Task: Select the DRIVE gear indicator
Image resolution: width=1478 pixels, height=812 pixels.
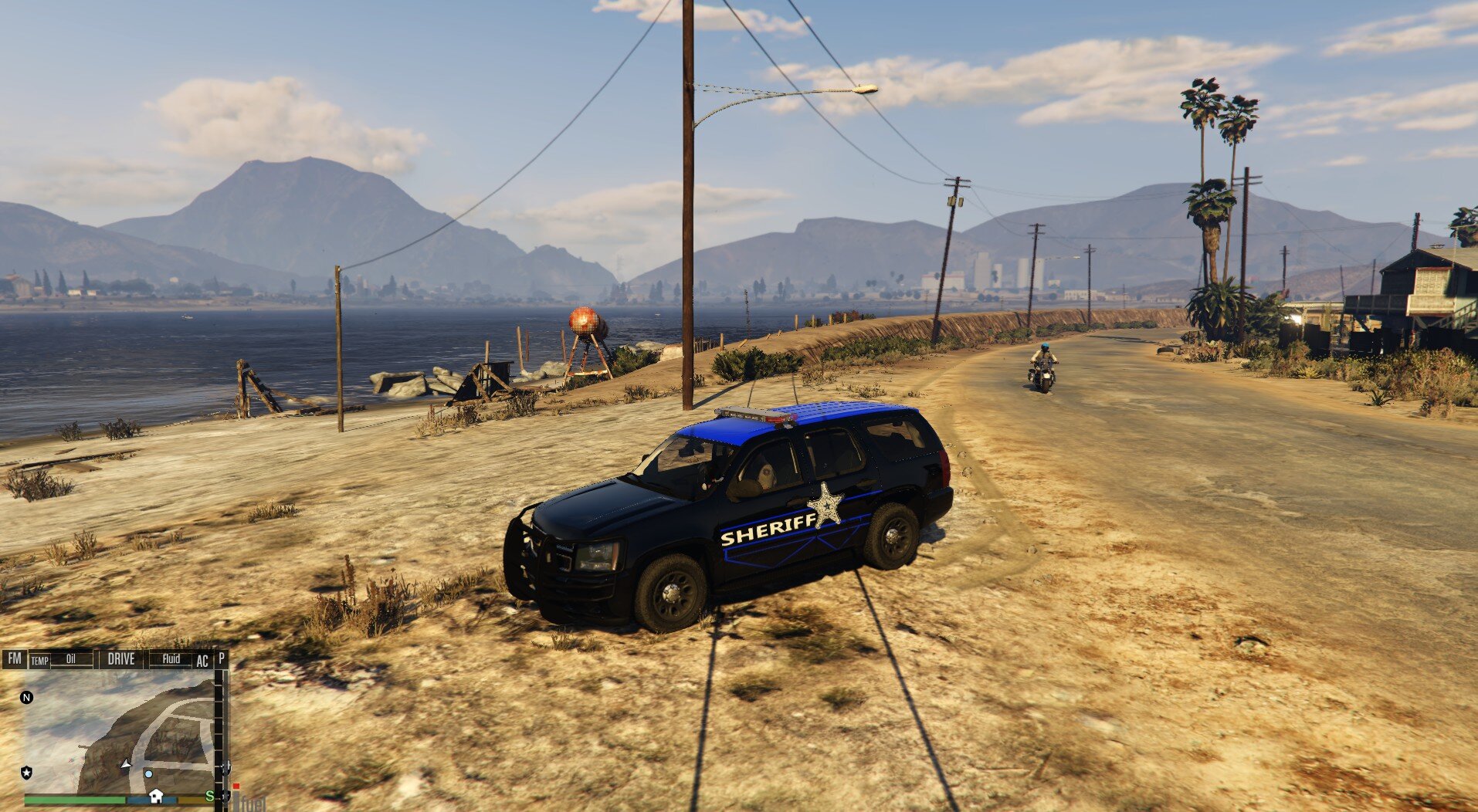Action: pos(121,659)
